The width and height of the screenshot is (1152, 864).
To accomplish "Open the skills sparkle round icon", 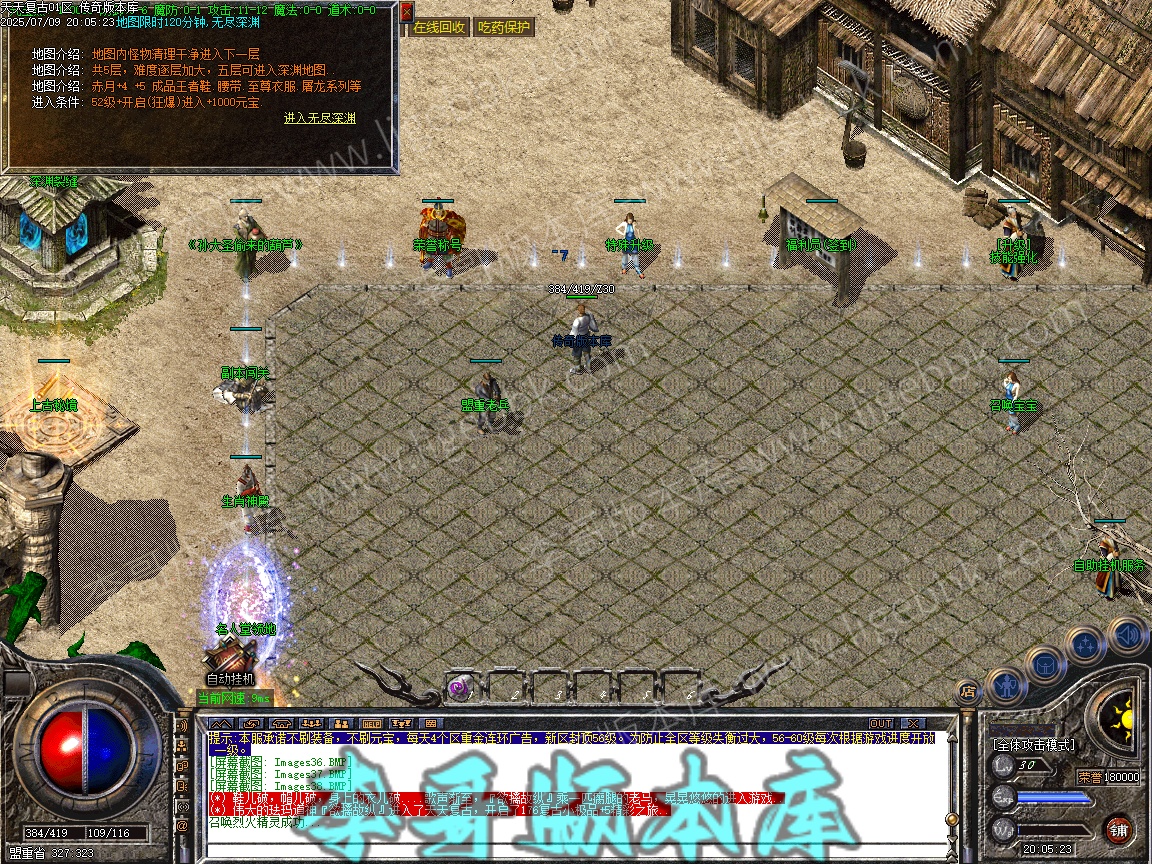I will pyautogui.click(x=1085, y=645).
